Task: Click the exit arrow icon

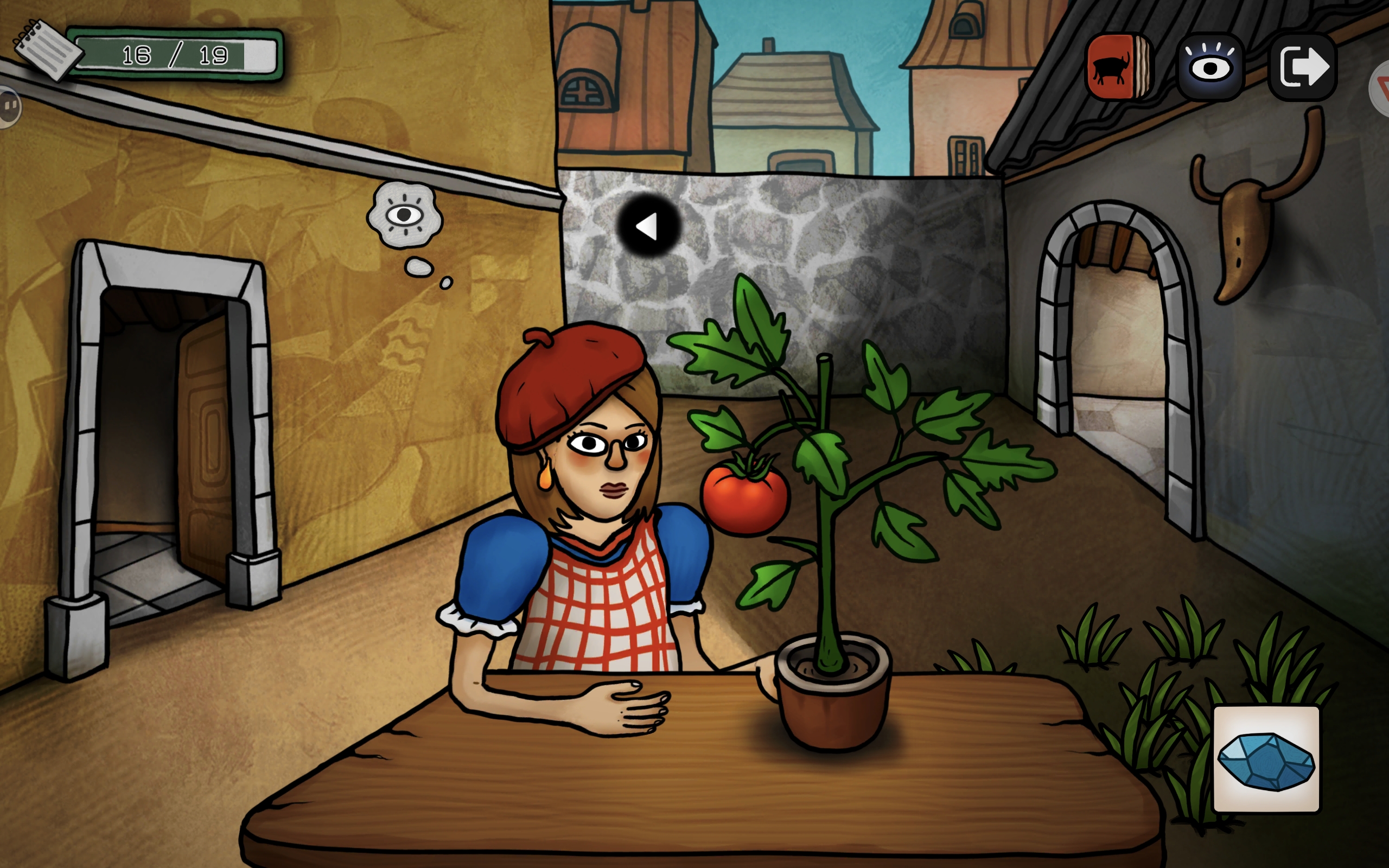Action: (x=1303, y=67)
